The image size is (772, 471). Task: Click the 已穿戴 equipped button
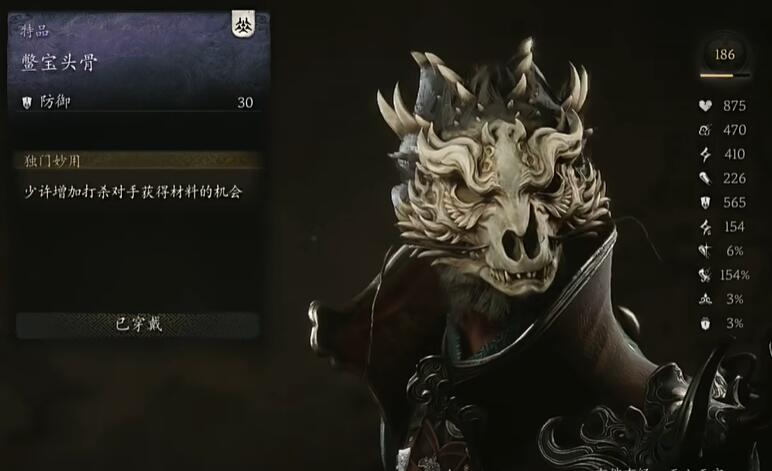tap(138, 324)
